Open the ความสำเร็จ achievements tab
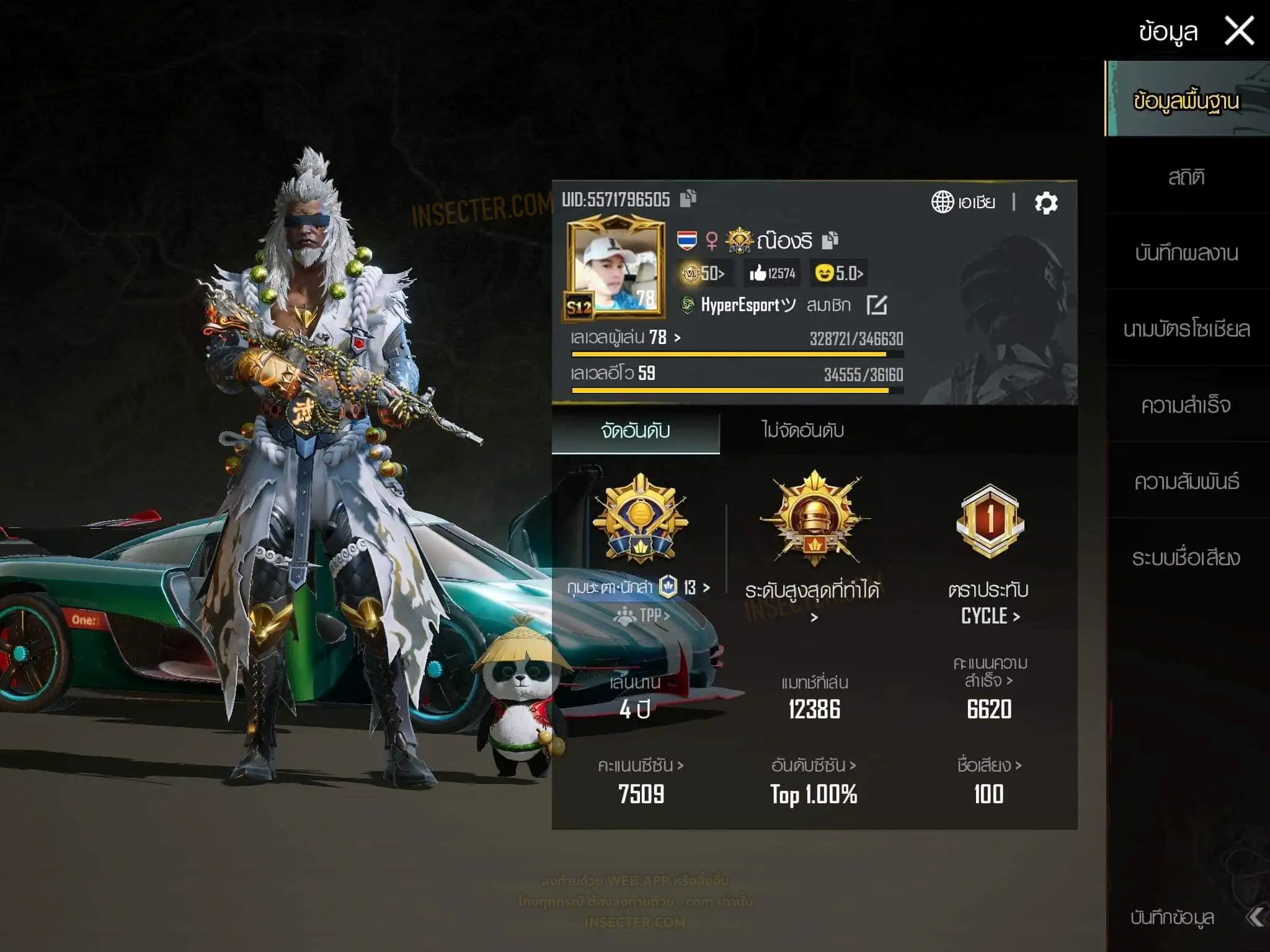This screenshot has height=952, width=1270. pos(1186,405)
